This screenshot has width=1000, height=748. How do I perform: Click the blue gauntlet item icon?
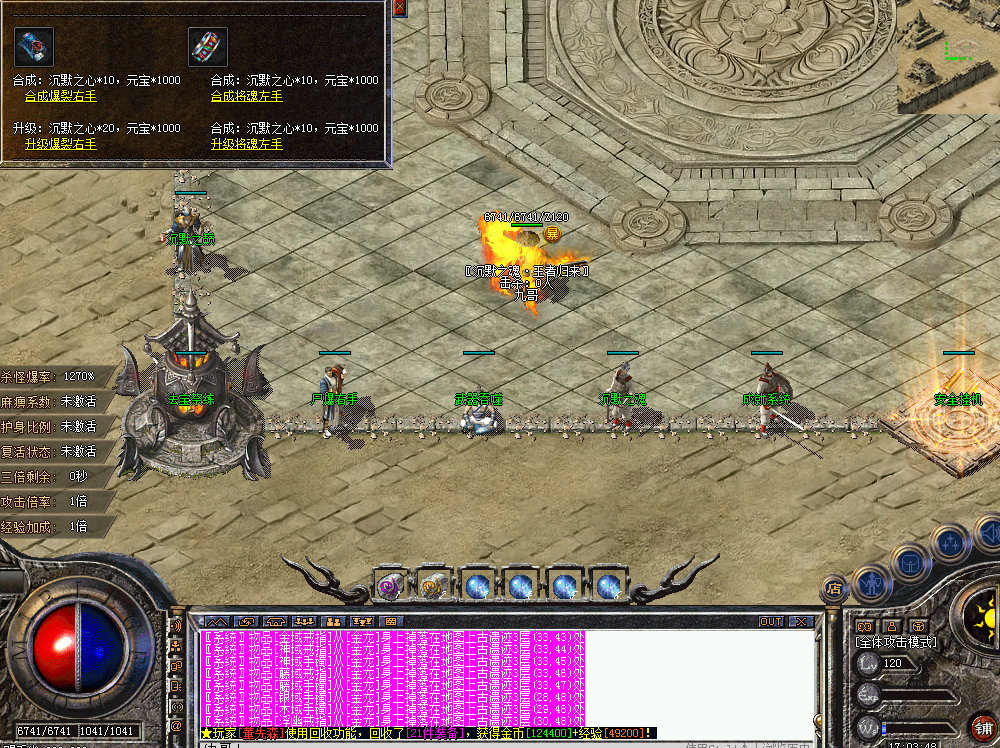33,47
